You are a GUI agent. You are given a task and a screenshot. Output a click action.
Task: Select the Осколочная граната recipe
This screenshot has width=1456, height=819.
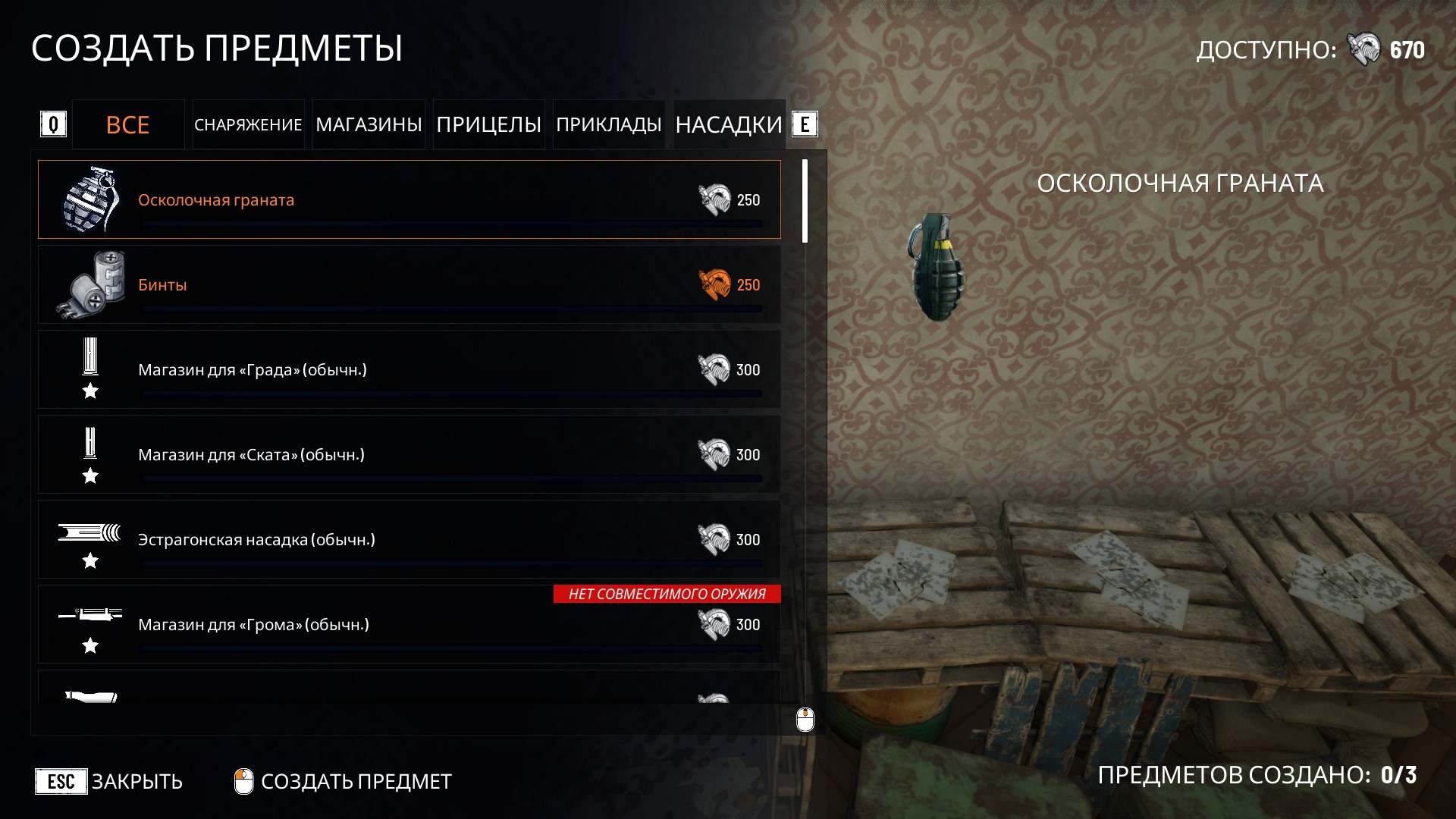click(409, 199)
